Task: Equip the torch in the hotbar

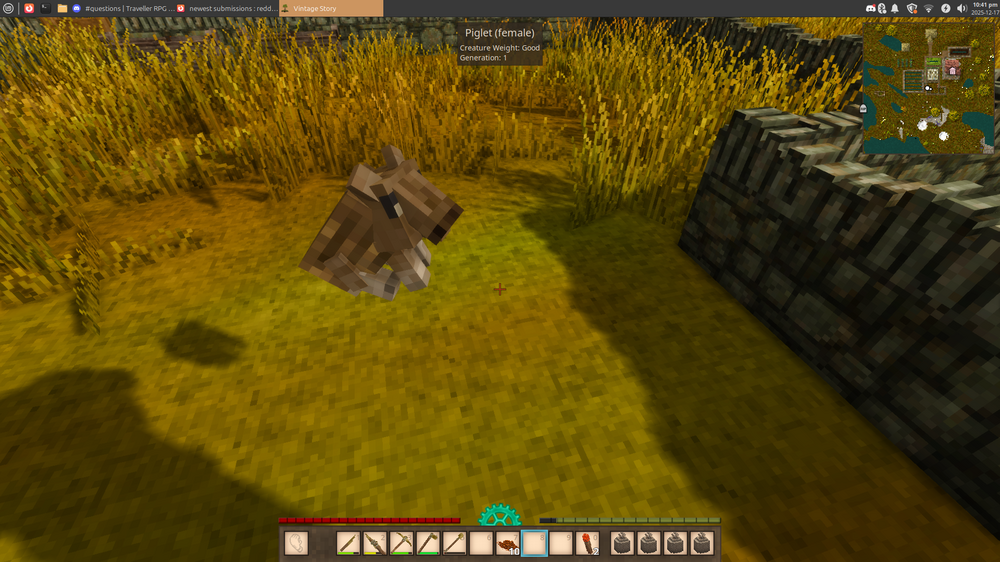Action: [x=588, y=544]
